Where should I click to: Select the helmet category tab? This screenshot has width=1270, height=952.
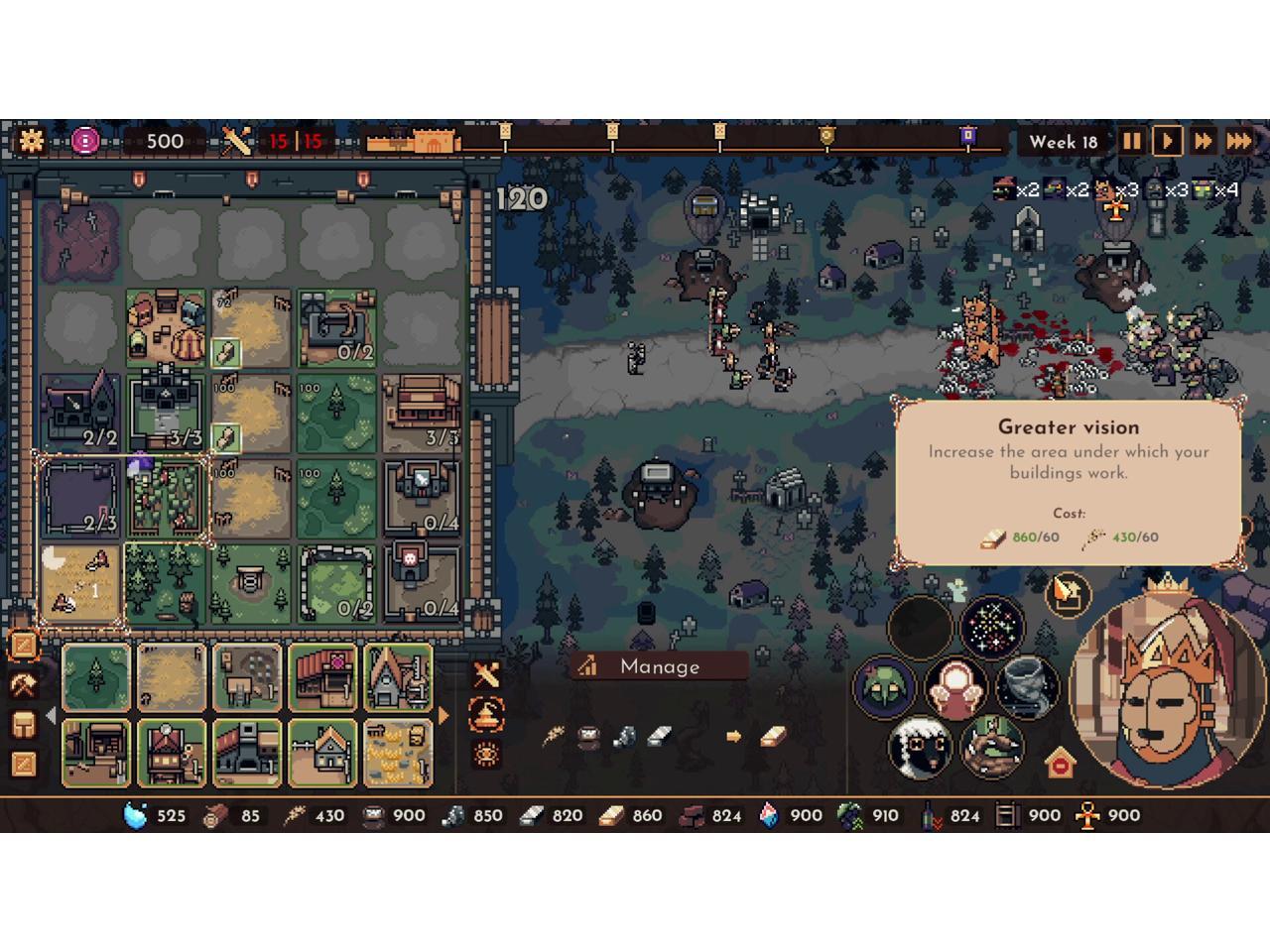pos(24,724)
